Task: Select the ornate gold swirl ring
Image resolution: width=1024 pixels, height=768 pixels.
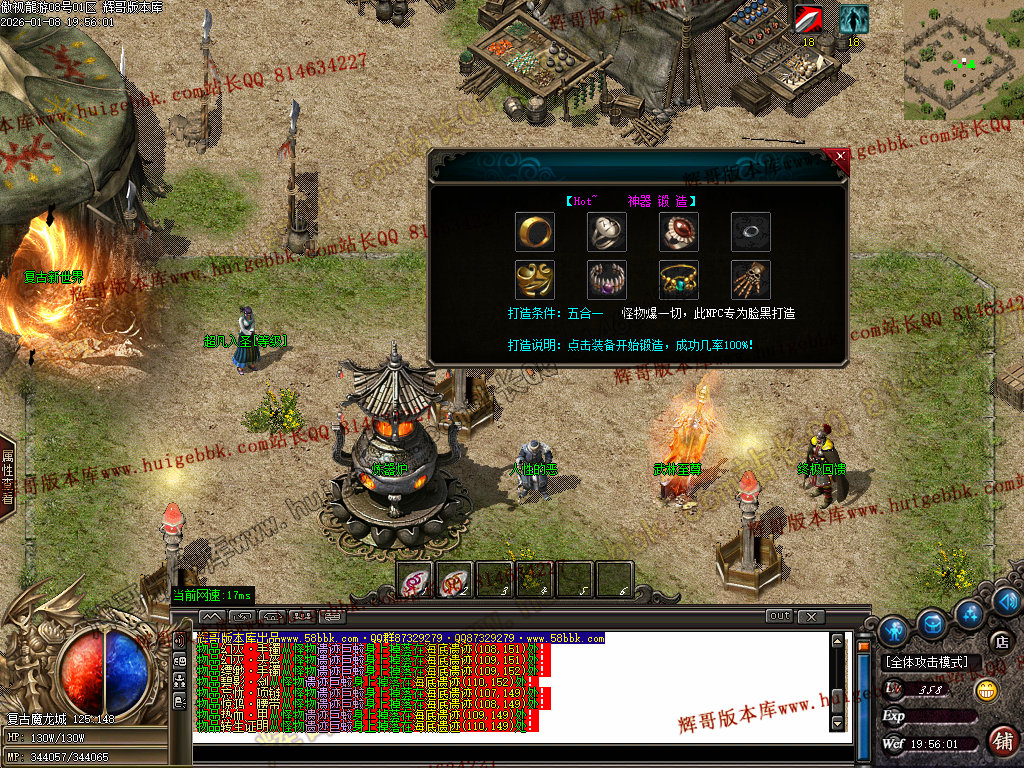Action: [535, 279]
